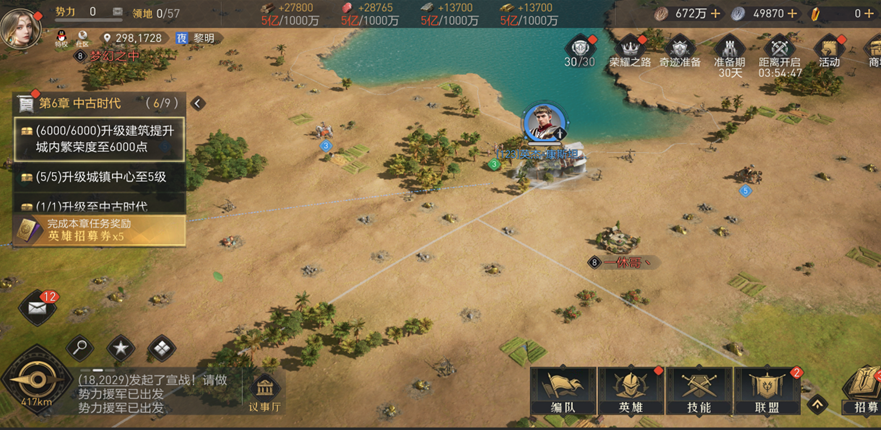
Task: Open the diamond-grid map overview button
Action: point(161,348)
